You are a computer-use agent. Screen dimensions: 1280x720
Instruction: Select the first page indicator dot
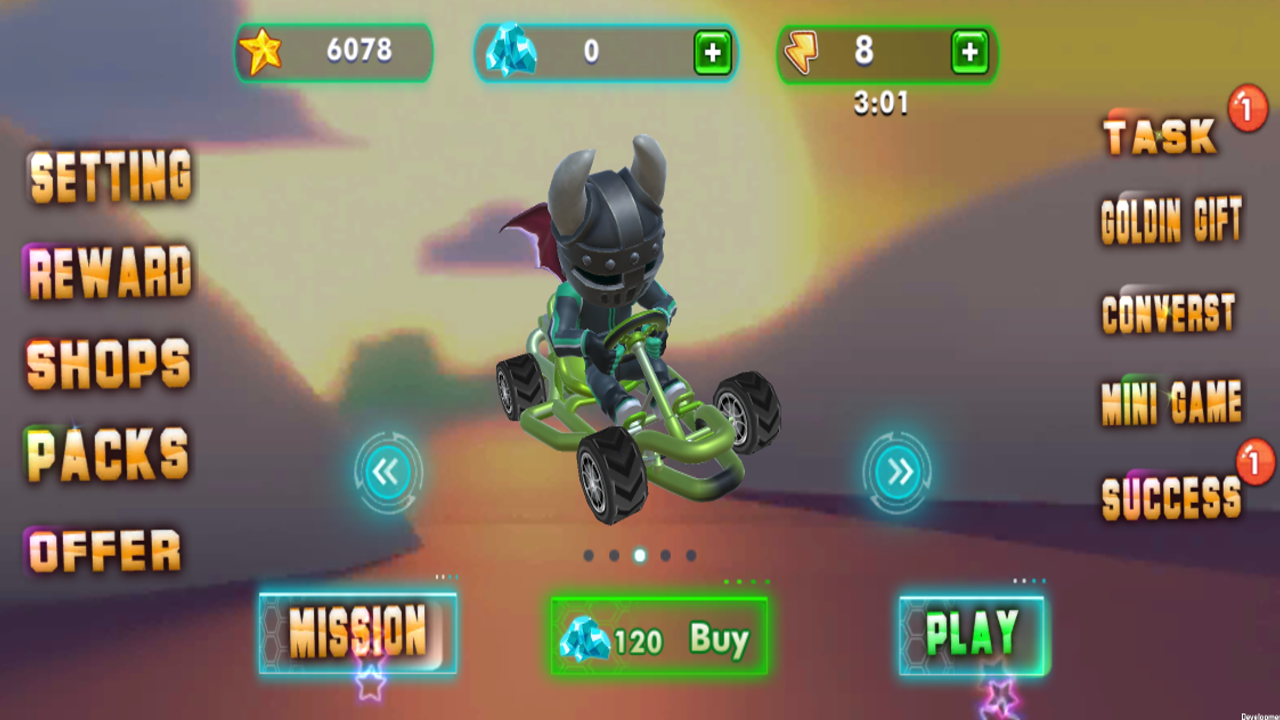coord(590,556)
